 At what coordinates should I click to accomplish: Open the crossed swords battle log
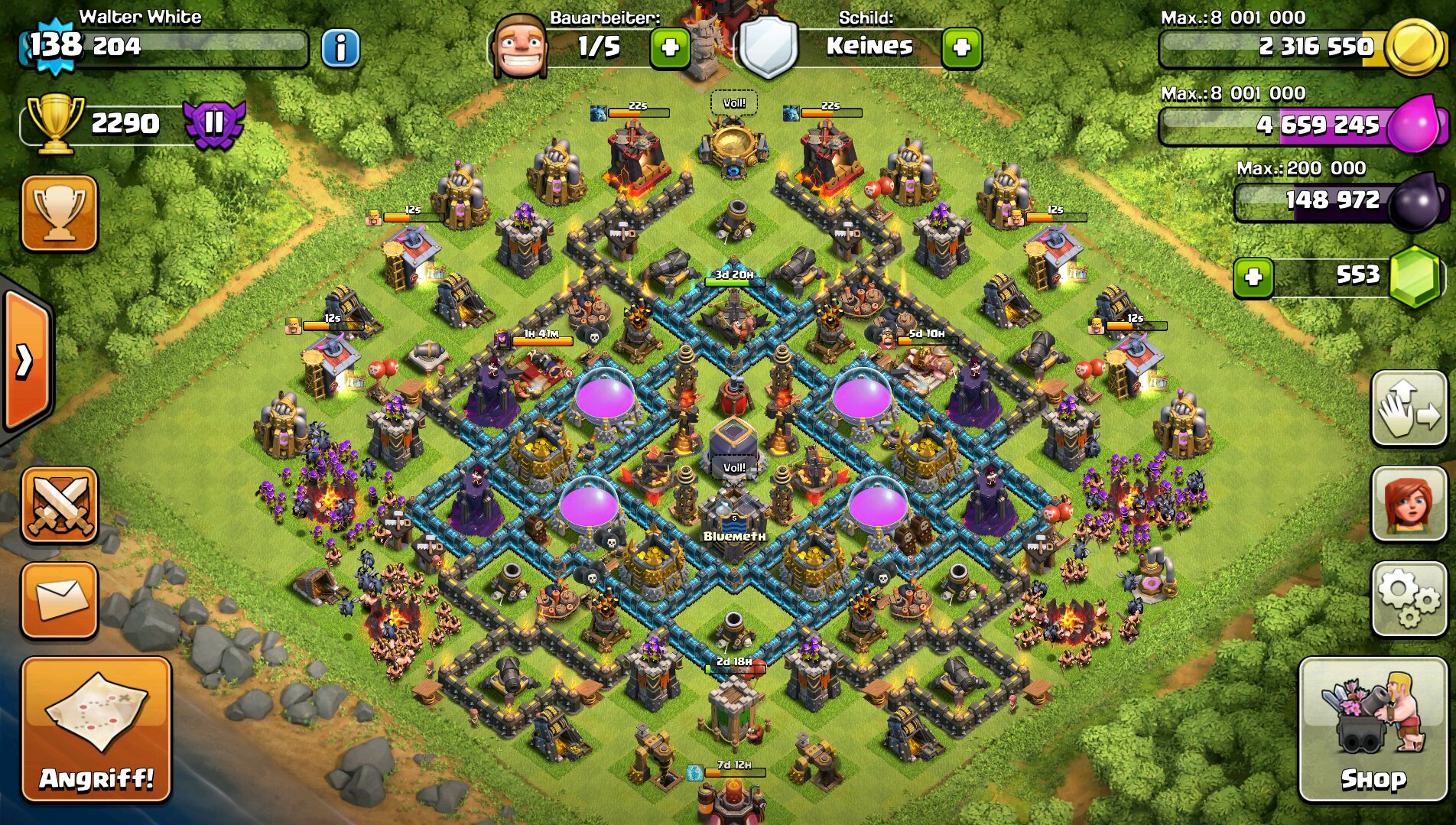click(x=60, y=505)
